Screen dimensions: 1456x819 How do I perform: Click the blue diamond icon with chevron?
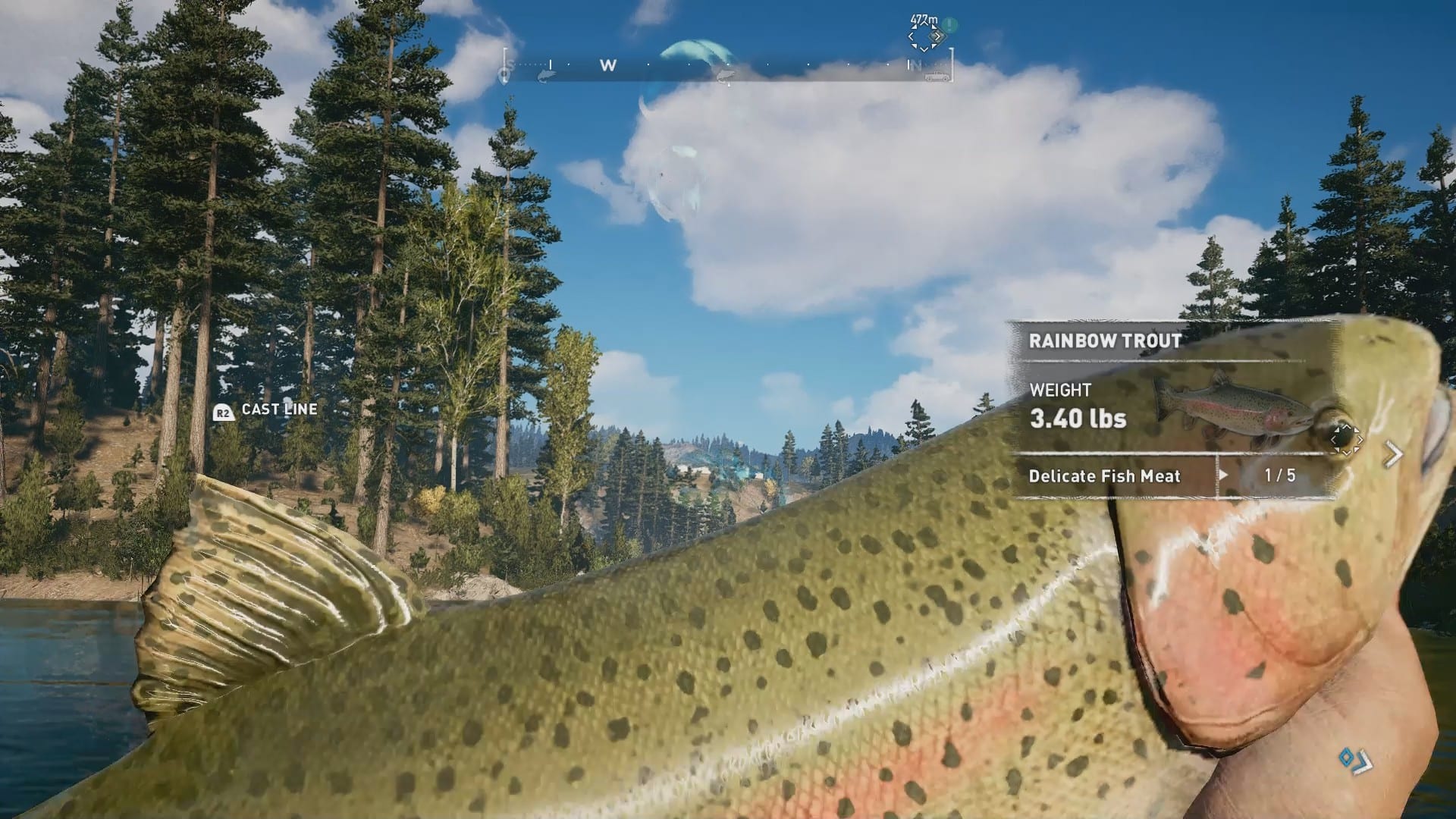1355,759
